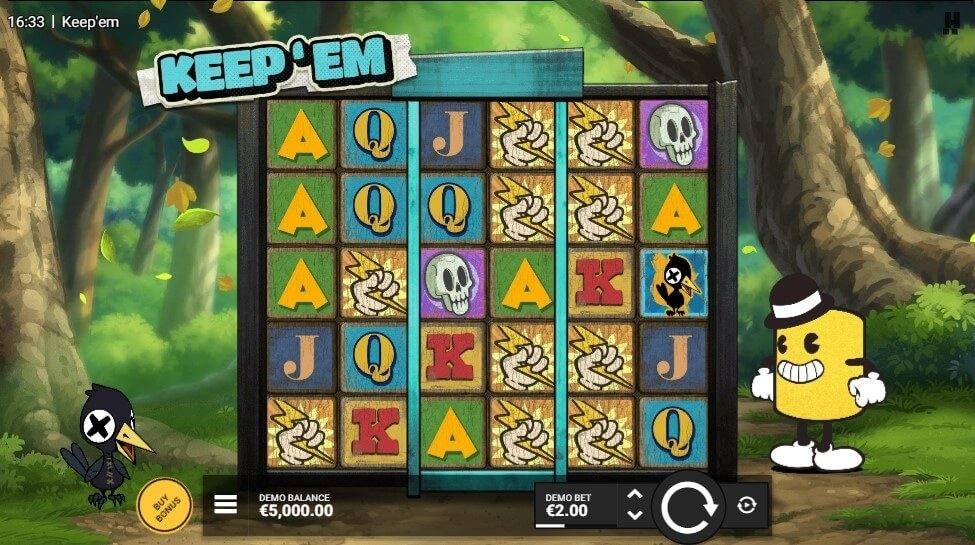Increase the demo bet amount
The image size is (975, 545).
pos(634,495)
